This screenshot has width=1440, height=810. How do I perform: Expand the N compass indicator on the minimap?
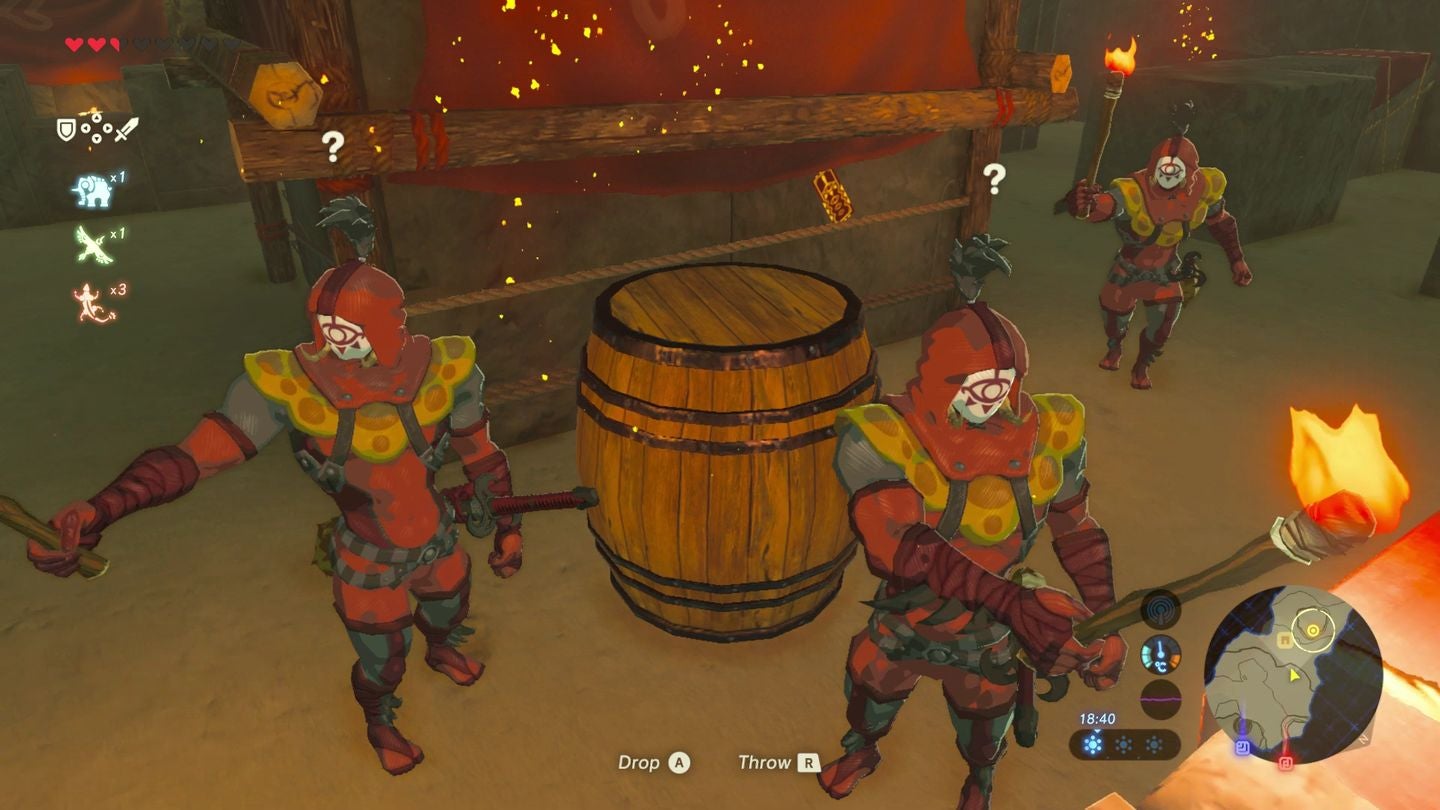pyautogui.click(x=1364, y=740)
